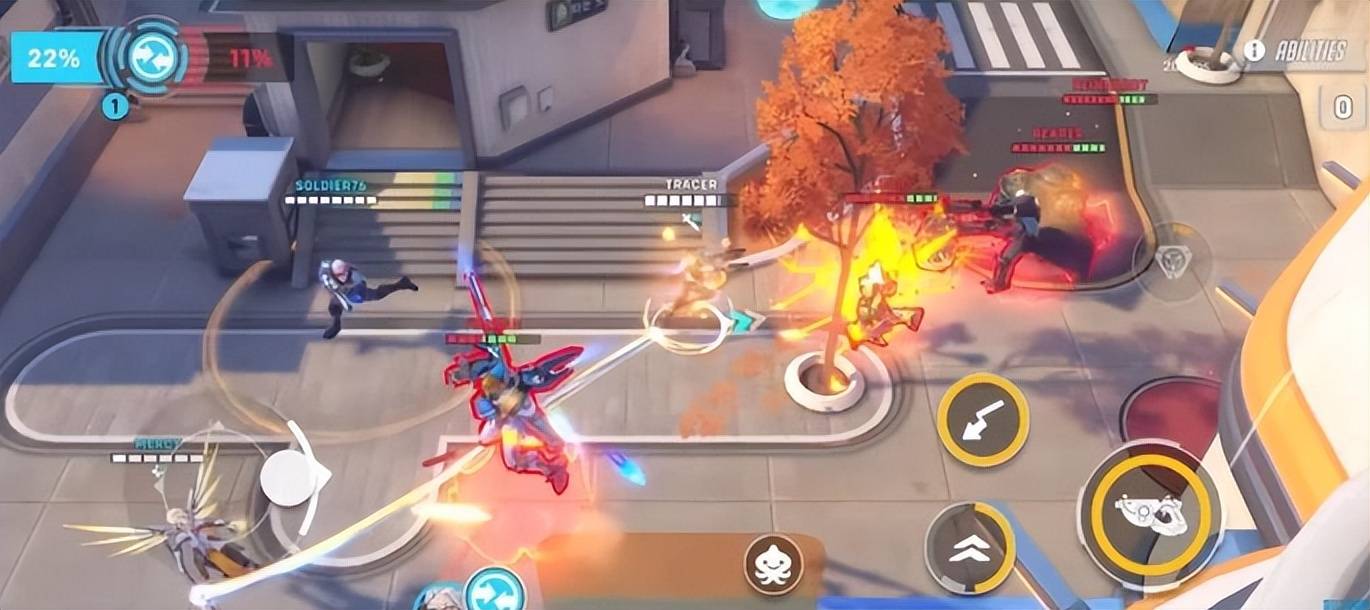Click the objective swap icon beside 22%
The image size is (1370, 610).
156,57
